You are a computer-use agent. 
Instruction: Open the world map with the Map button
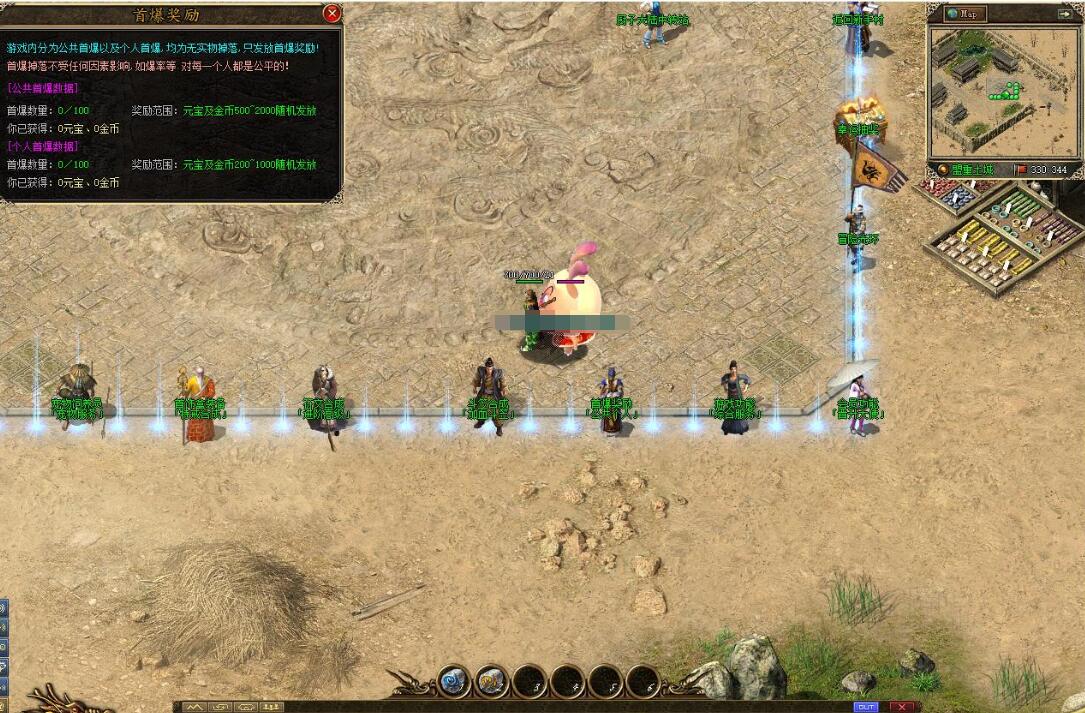[967, 14]
